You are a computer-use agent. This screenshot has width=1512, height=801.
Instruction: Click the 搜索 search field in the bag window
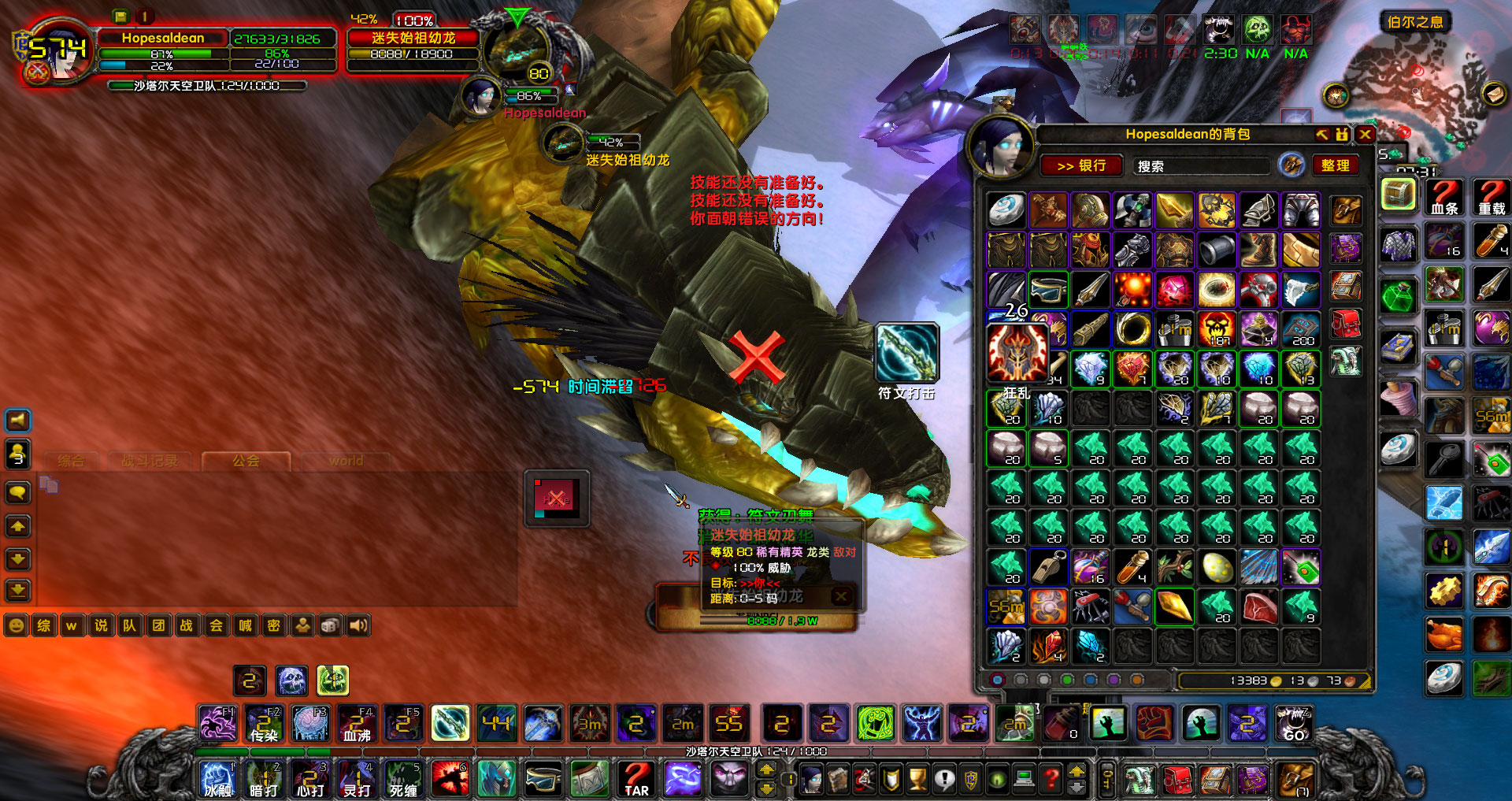point(1197,165)
